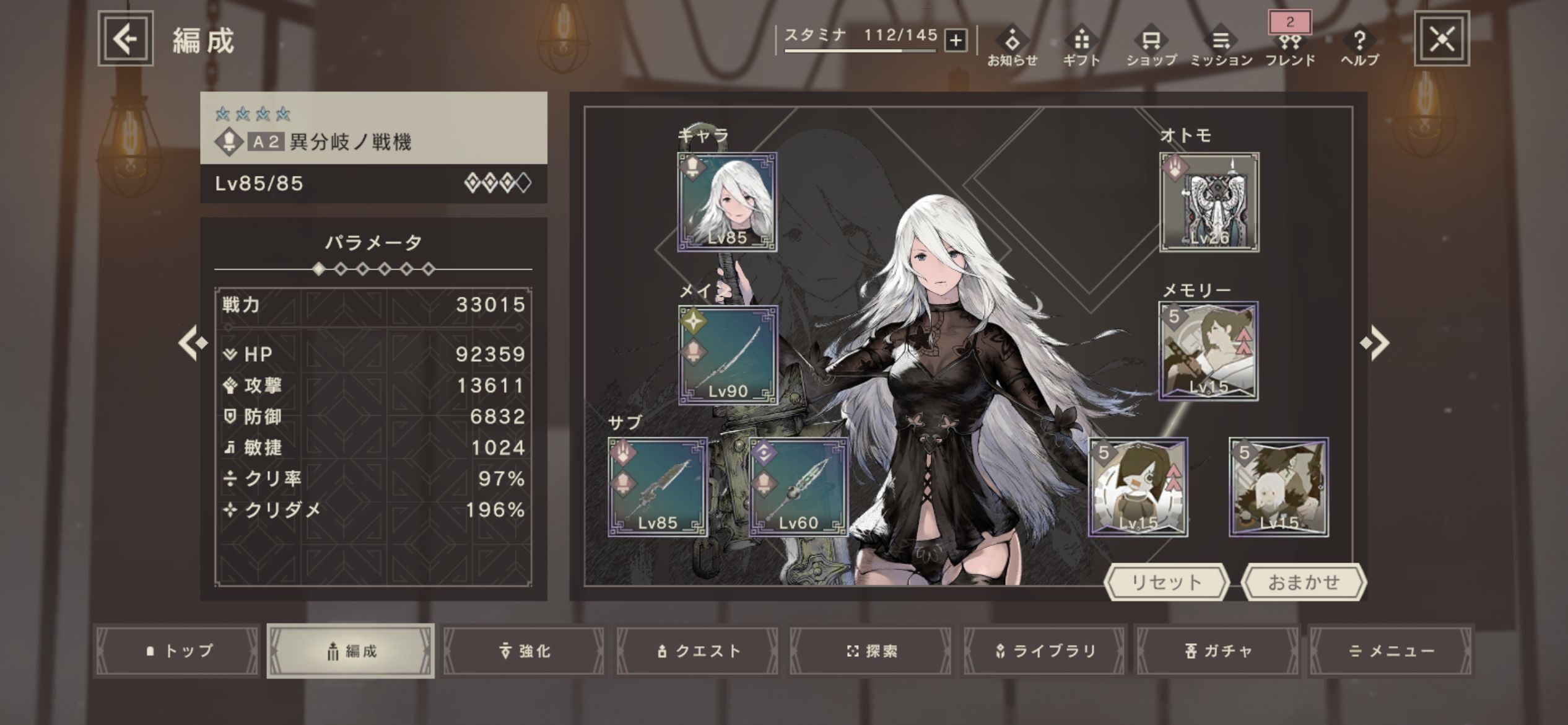The image size is (1568, 725).
Task: Close the screen with the X button
Action: pyautogui.click(x=1442, y=39)
